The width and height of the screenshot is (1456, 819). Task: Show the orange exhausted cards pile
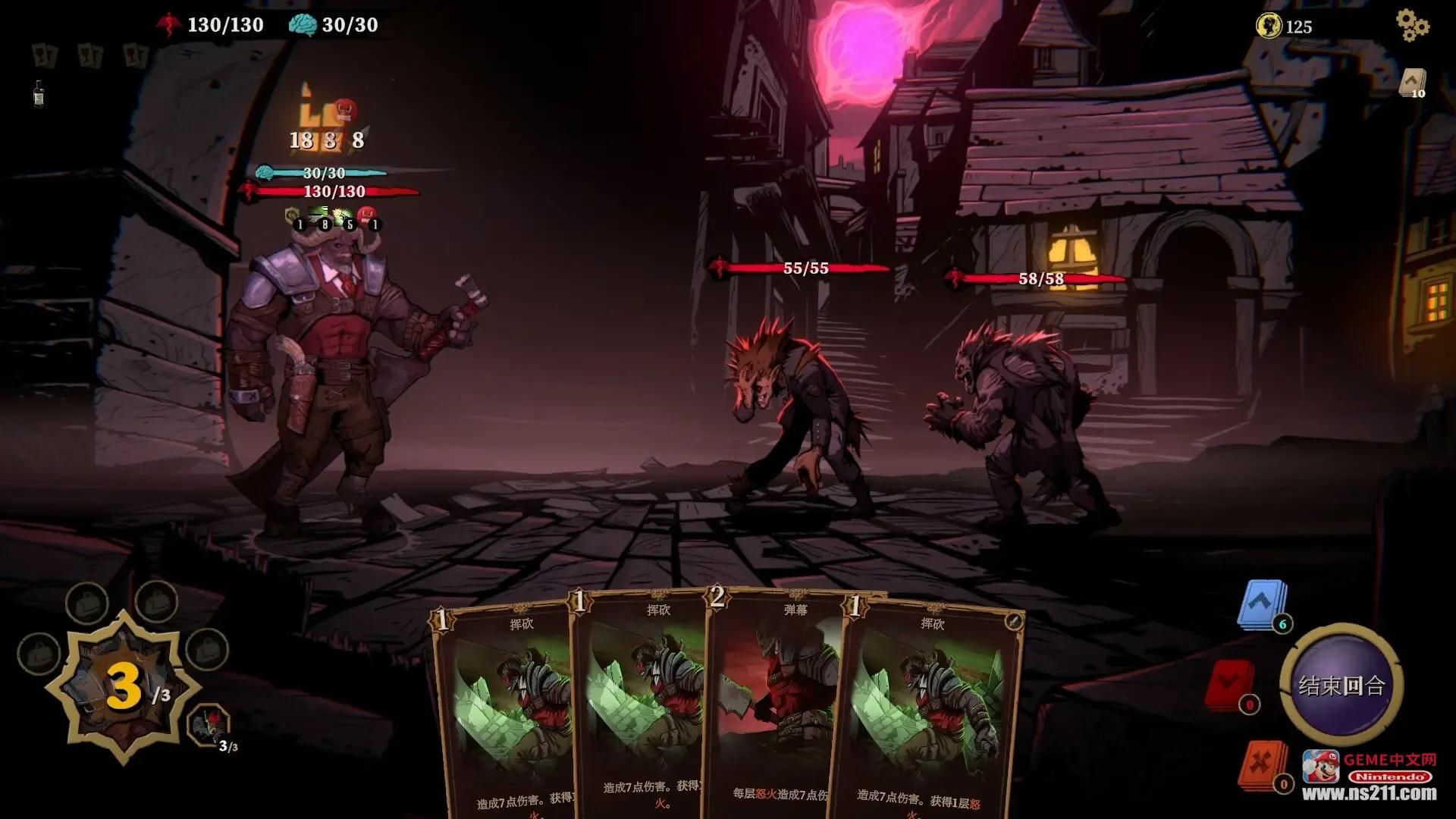(1262, 764)
